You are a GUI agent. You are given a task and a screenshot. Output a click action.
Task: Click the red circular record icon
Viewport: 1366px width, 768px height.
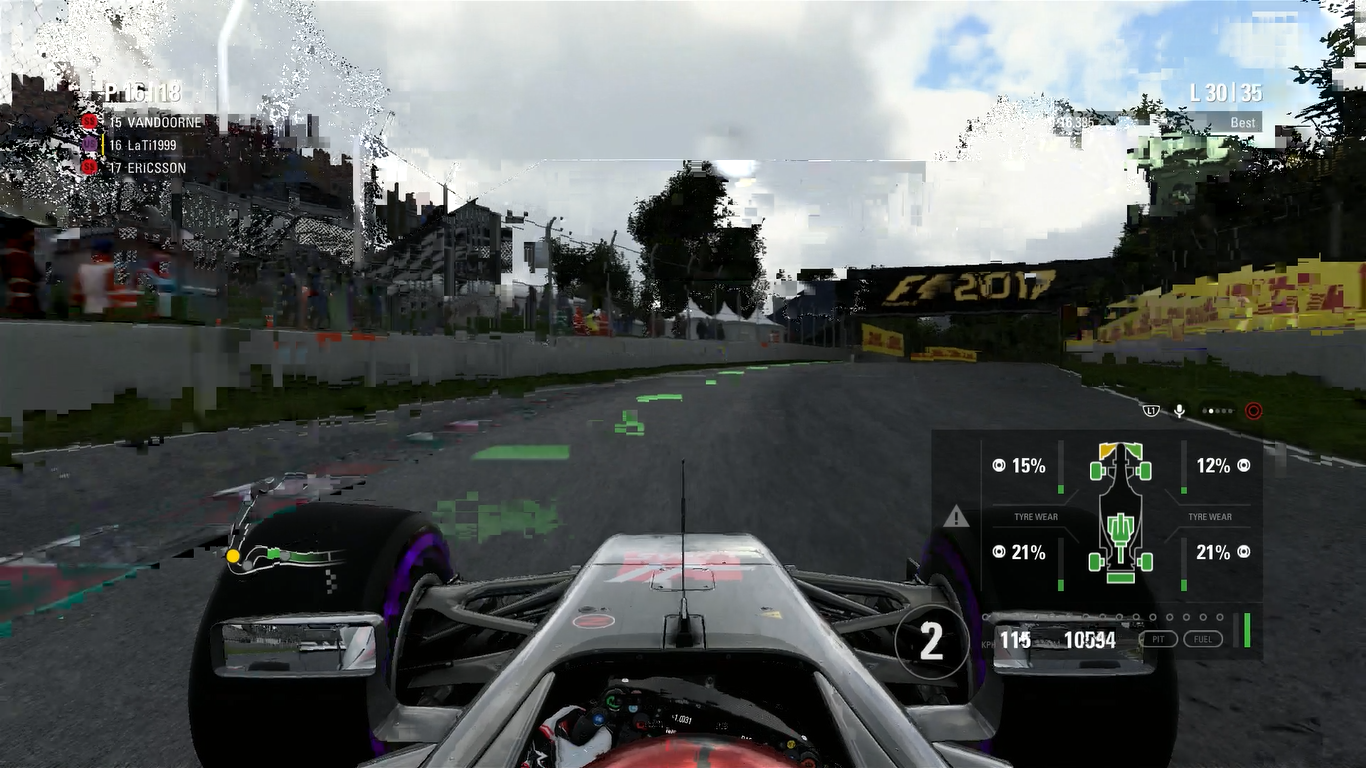(x=1253, y=411)
